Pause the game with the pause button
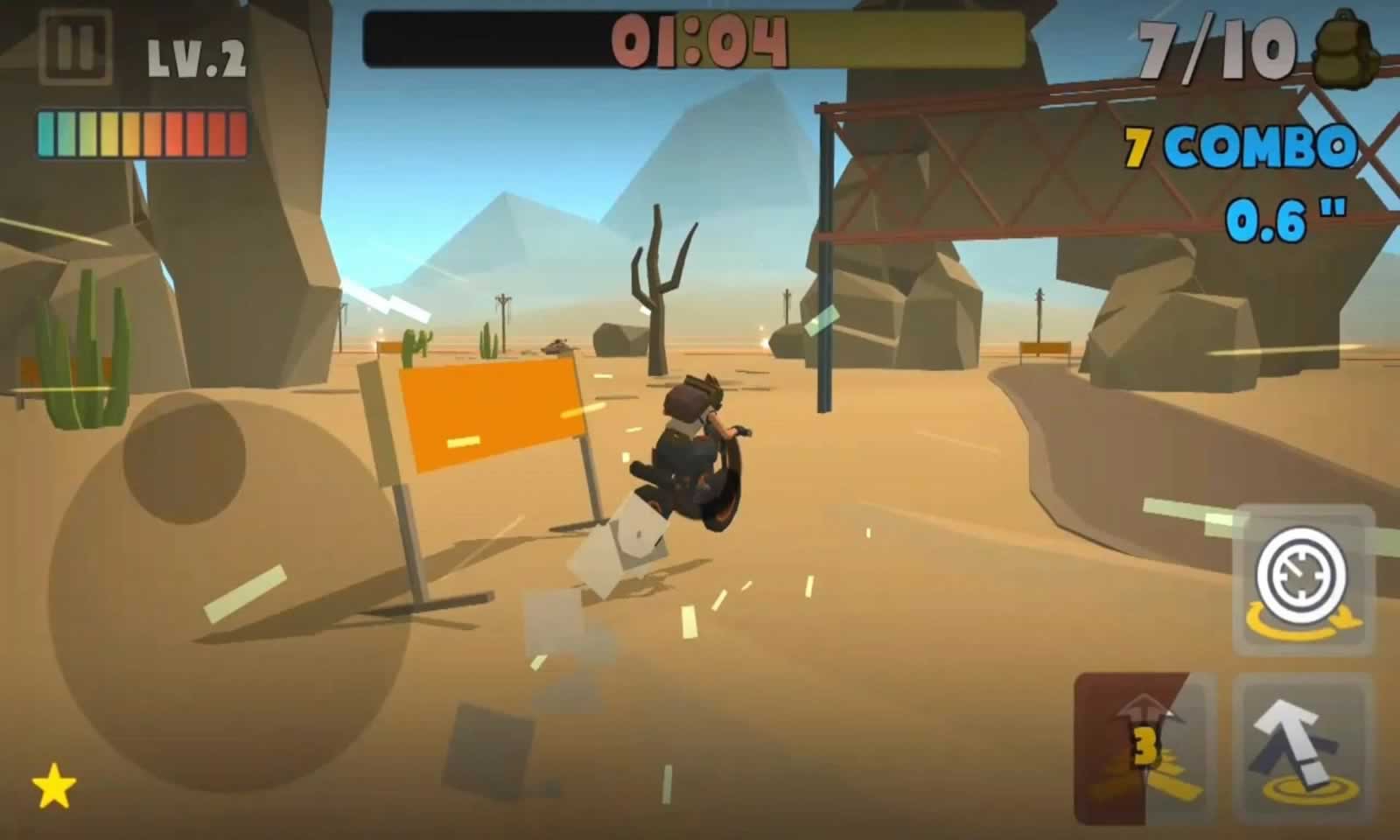This screenshot has height=840, width=1400. 75,46
